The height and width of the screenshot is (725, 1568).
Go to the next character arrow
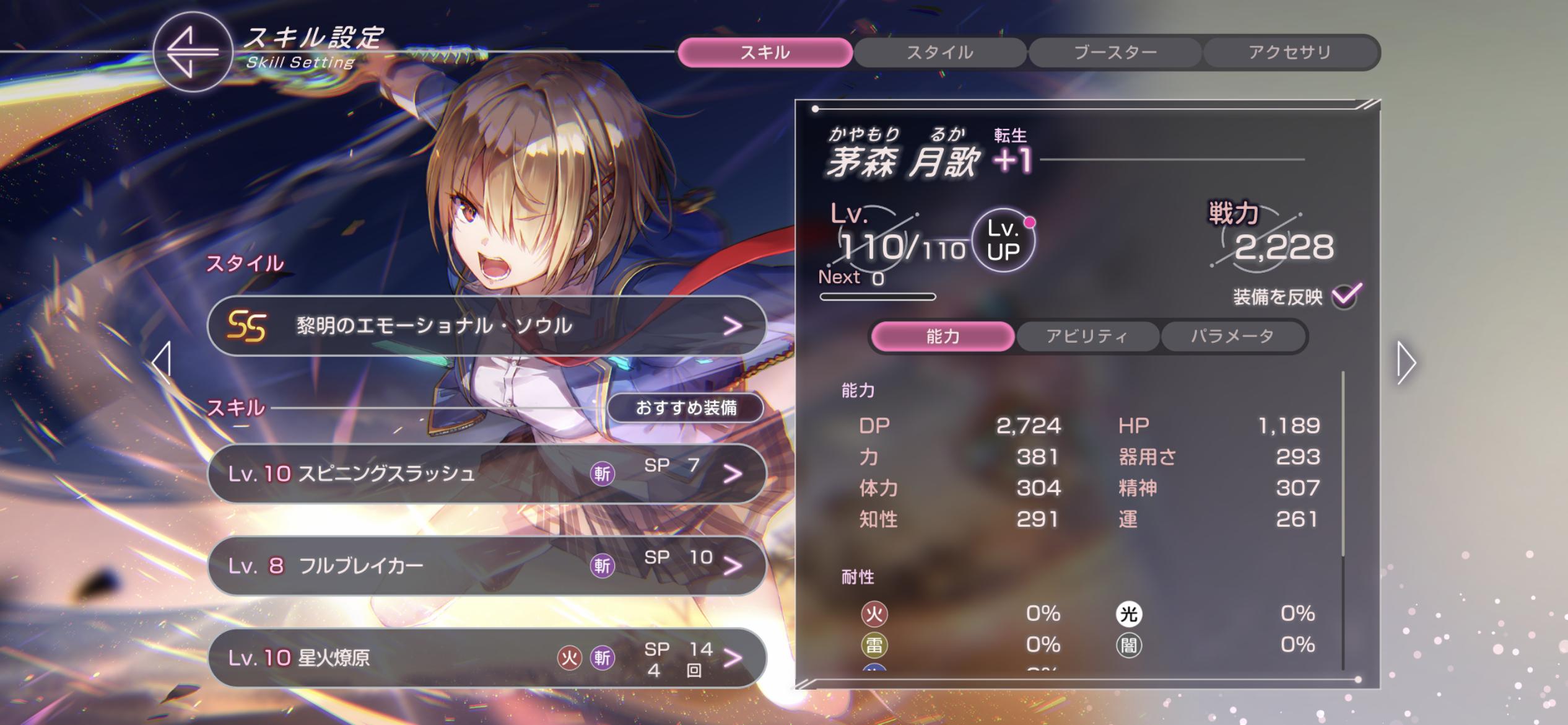[1406, 362]
